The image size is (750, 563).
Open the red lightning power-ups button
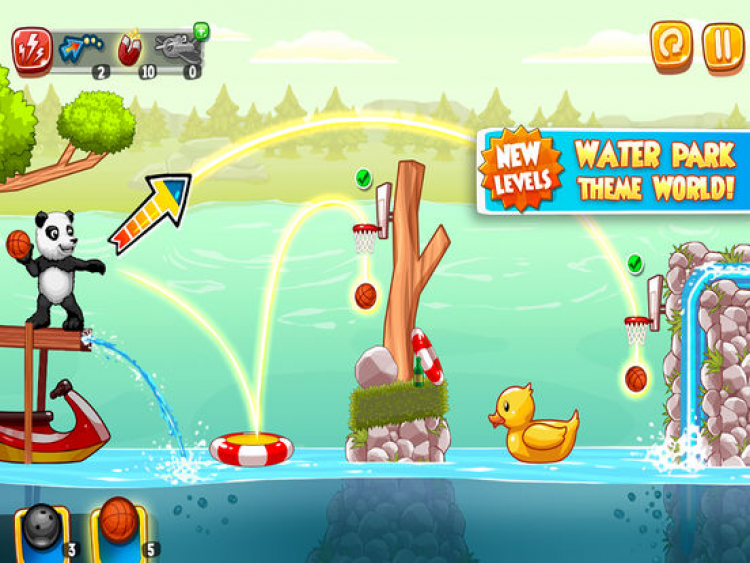tap(32, 47)
